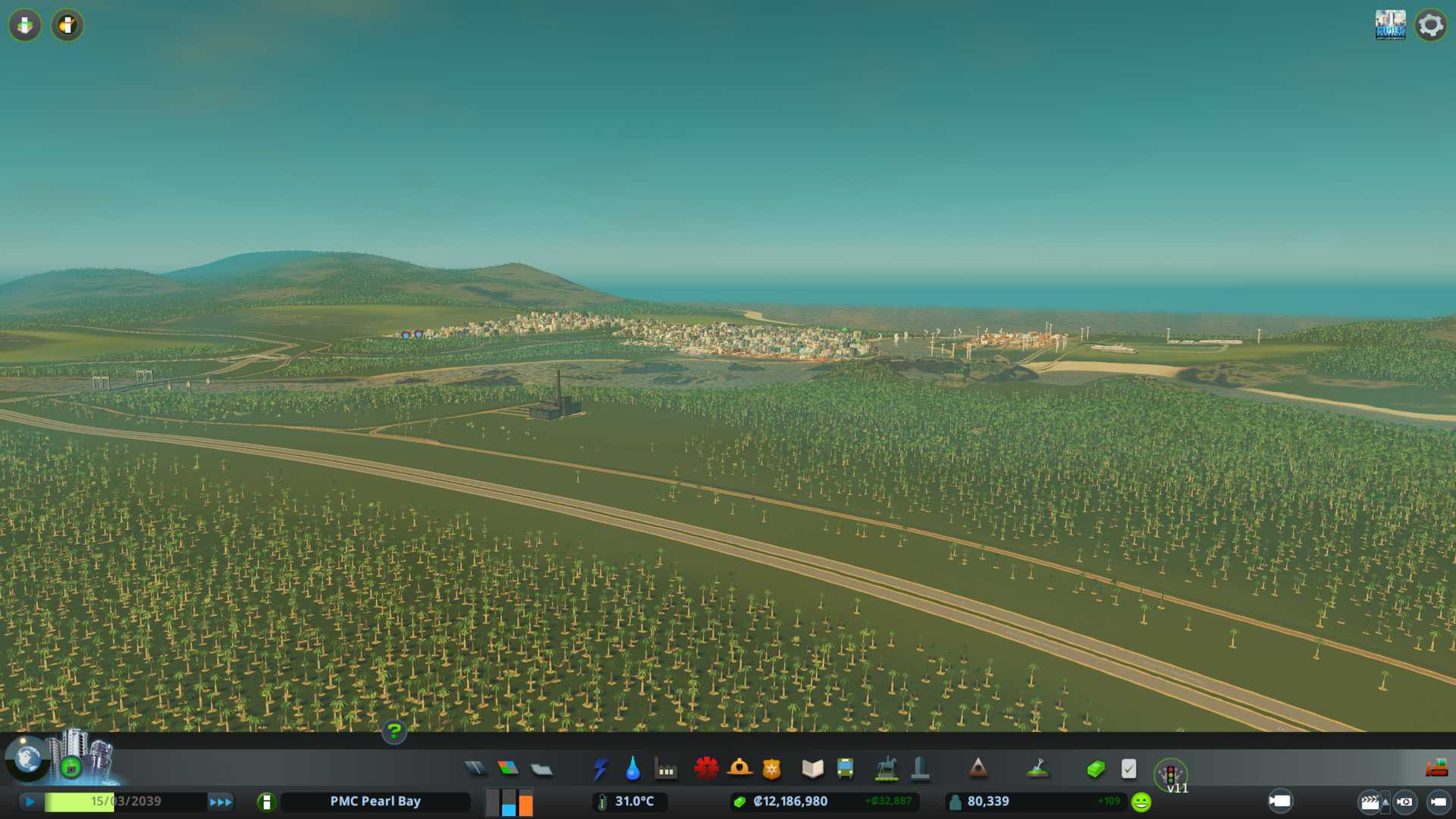Open the Education book menu
Viewport: 1456px width, 819px height.
pyautogui.click(x=812, y=769)
